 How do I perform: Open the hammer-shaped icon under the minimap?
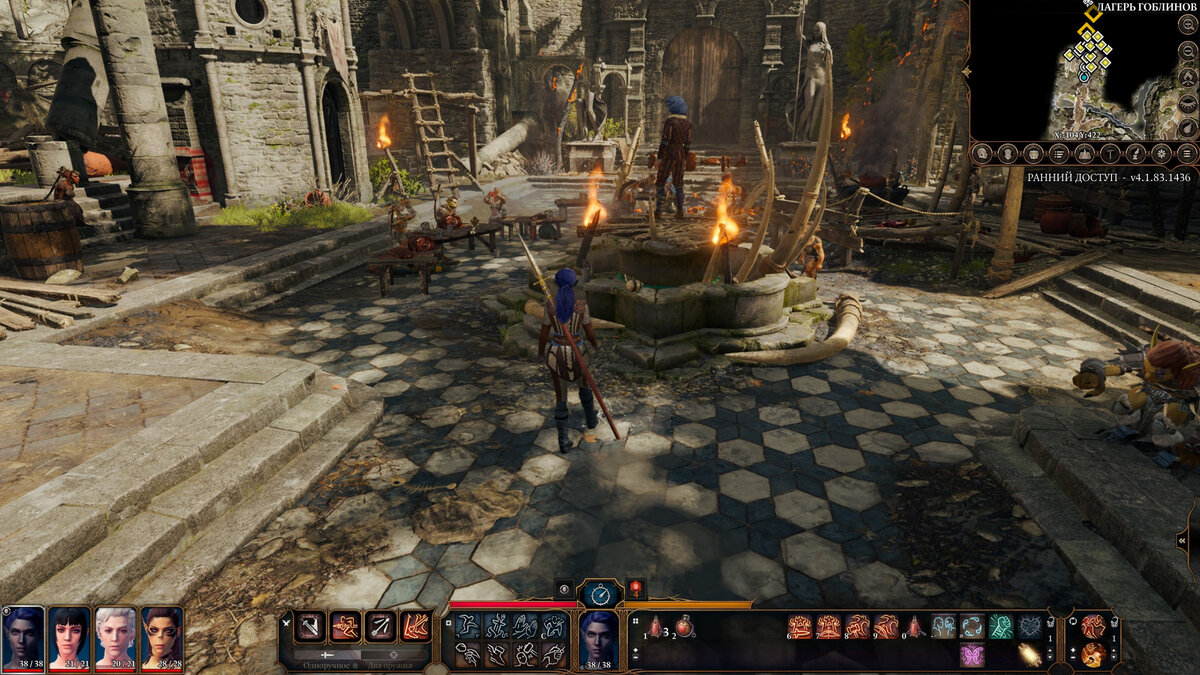pyautogui.click(x=1111, y=153)
